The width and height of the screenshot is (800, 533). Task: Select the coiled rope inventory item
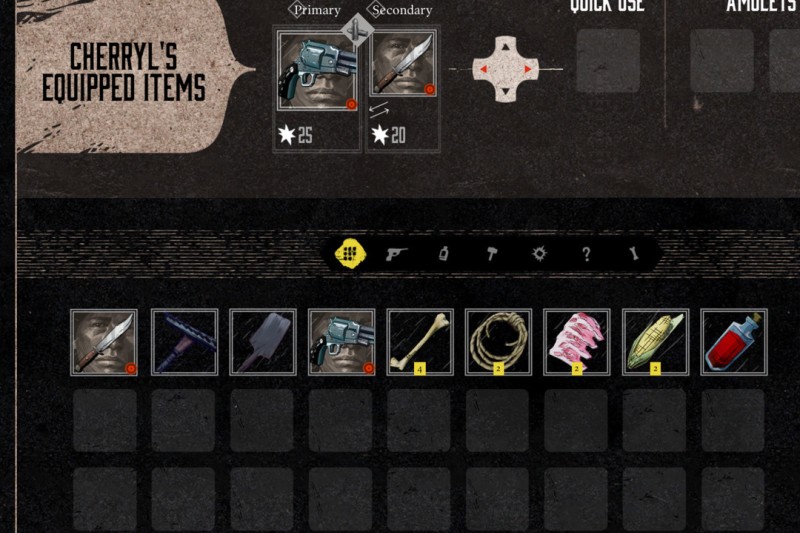(x=499, y=342)
